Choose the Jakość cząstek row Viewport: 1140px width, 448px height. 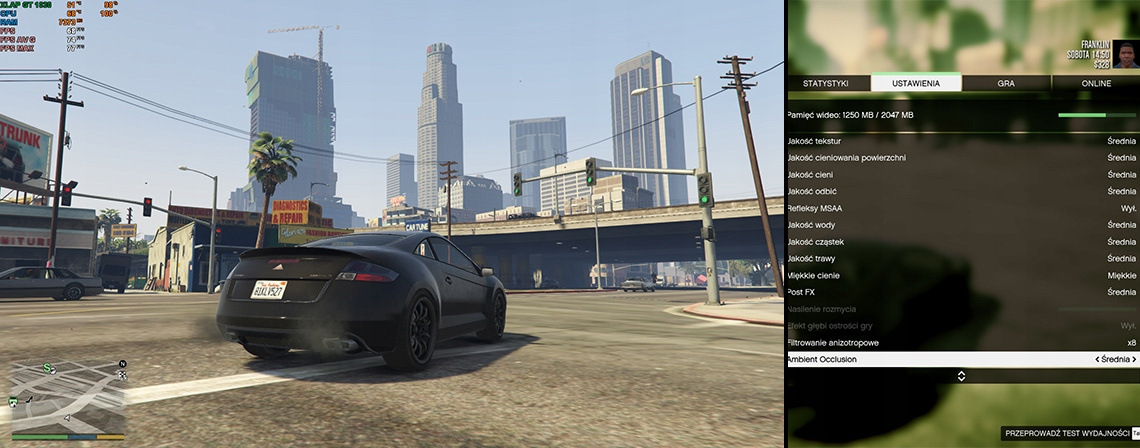point(962,242)
